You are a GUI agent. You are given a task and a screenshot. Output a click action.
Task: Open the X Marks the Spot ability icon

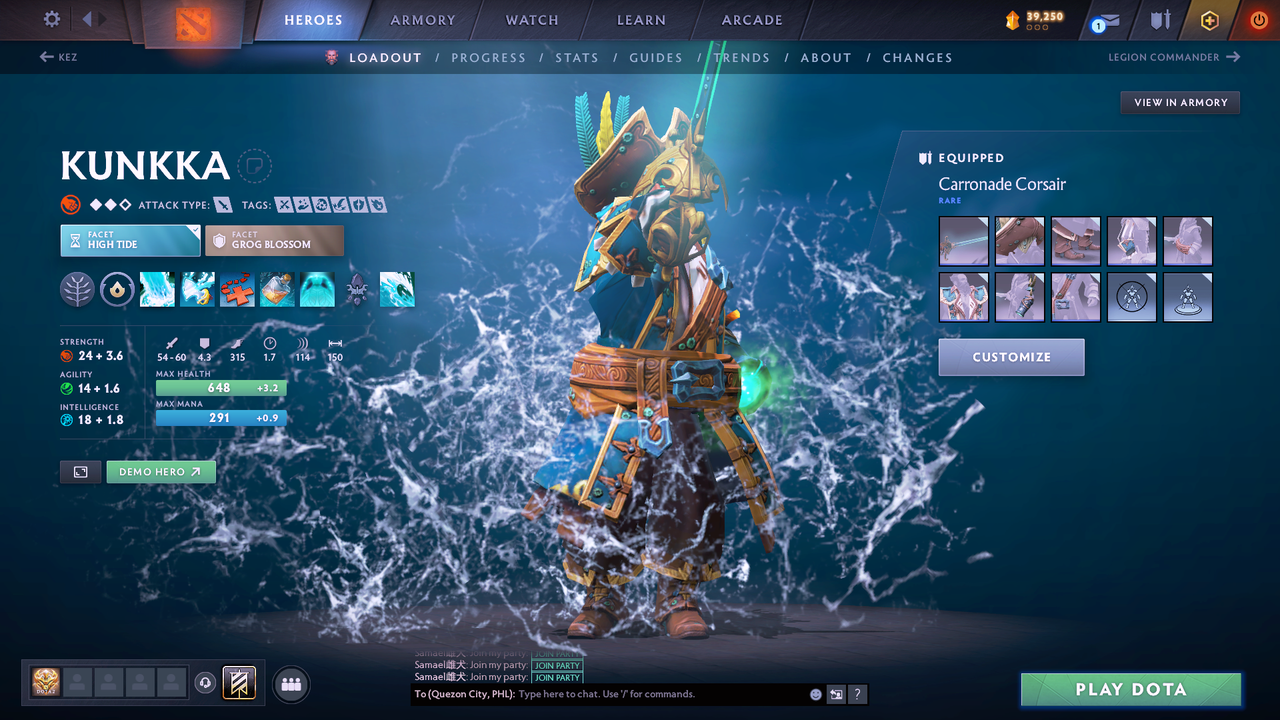pos(237,289)
